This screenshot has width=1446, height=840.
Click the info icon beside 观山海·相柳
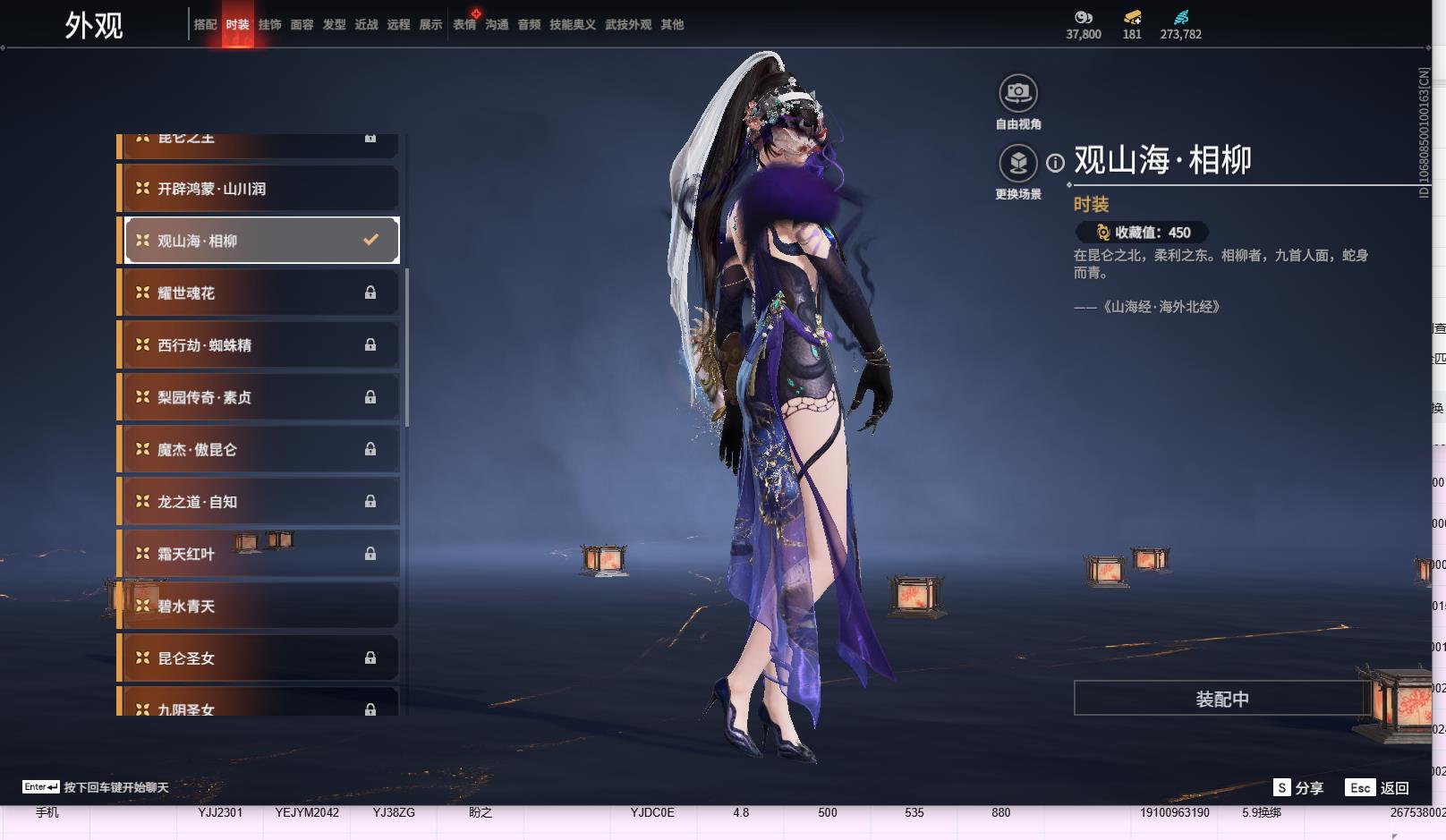(1056, 163)
